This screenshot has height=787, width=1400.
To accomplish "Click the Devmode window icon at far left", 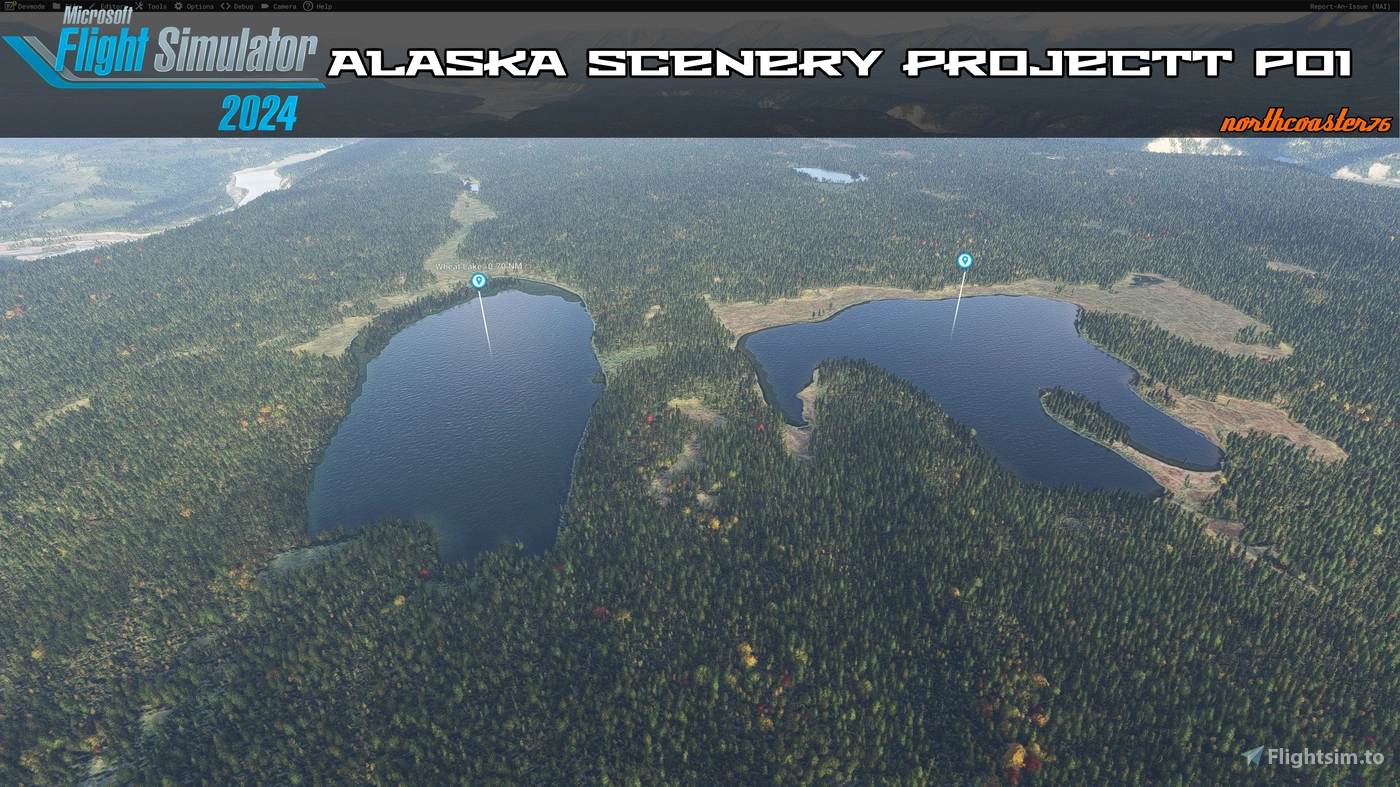I will tap(9, 6).
